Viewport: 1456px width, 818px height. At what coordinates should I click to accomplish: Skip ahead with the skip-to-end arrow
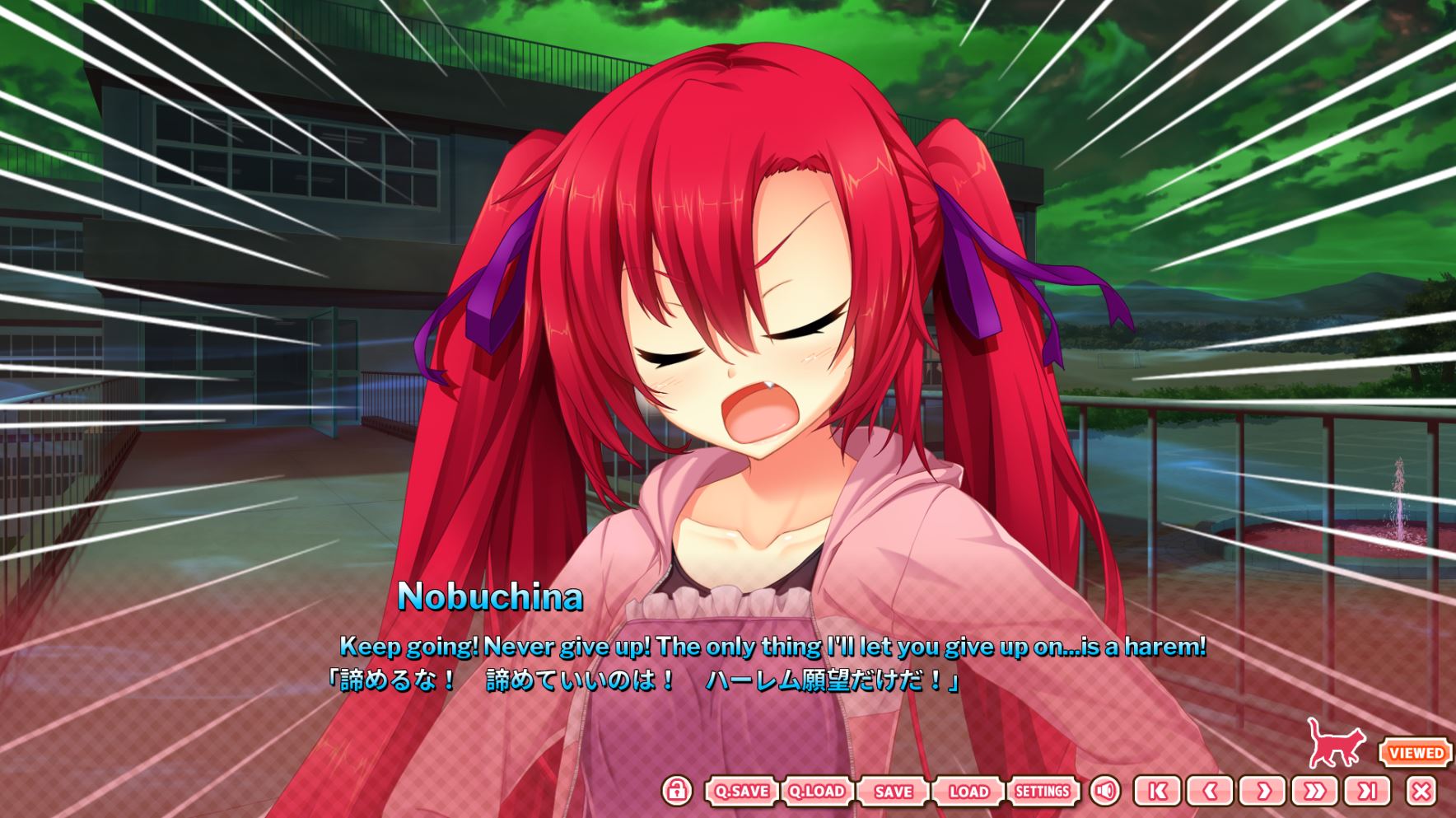[x=1368, y=792]
